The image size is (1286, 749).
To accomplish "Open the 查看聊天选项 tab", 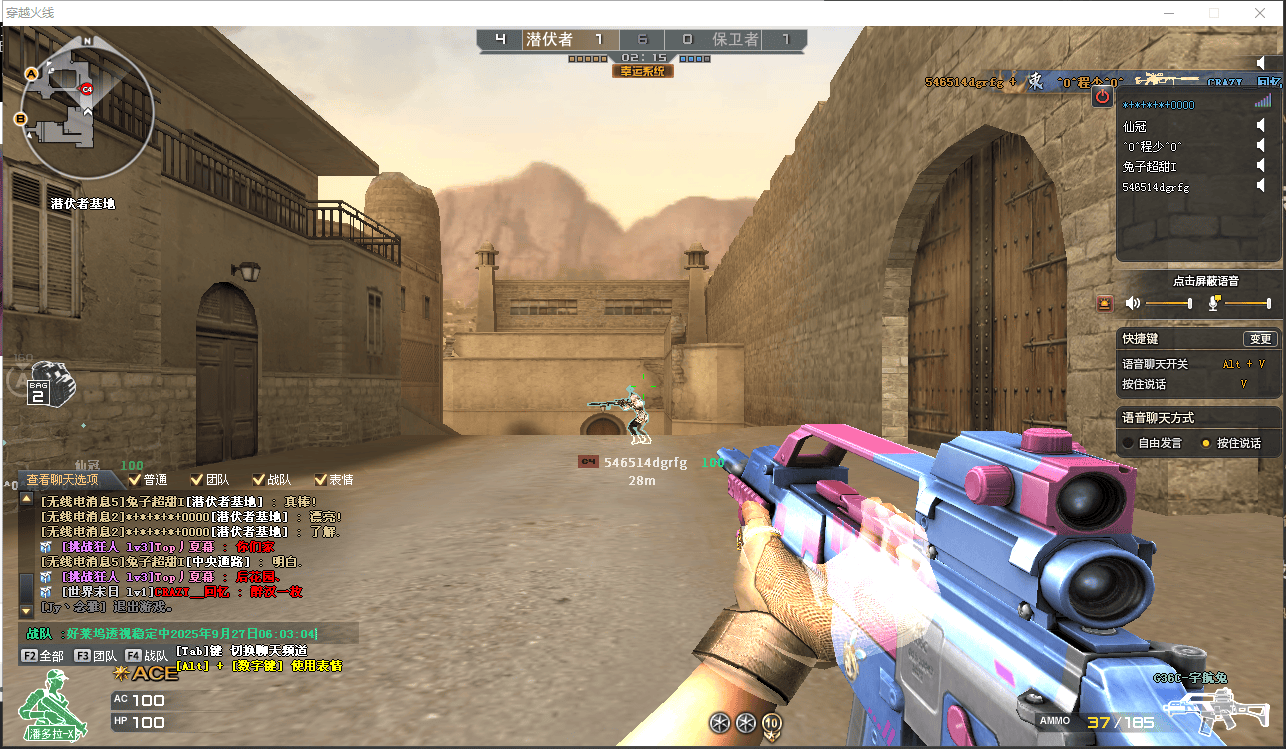I will 62,480.
